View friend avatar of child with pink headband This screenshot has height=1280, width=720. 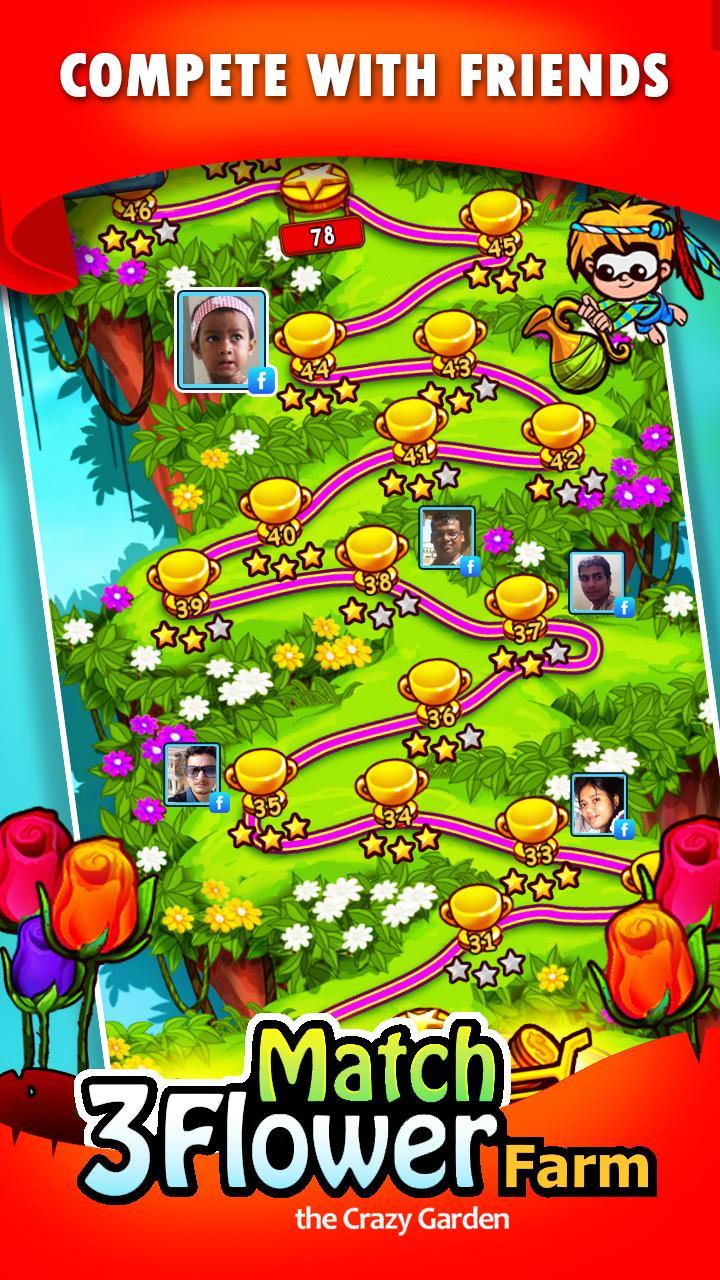[x=222, y=340]
